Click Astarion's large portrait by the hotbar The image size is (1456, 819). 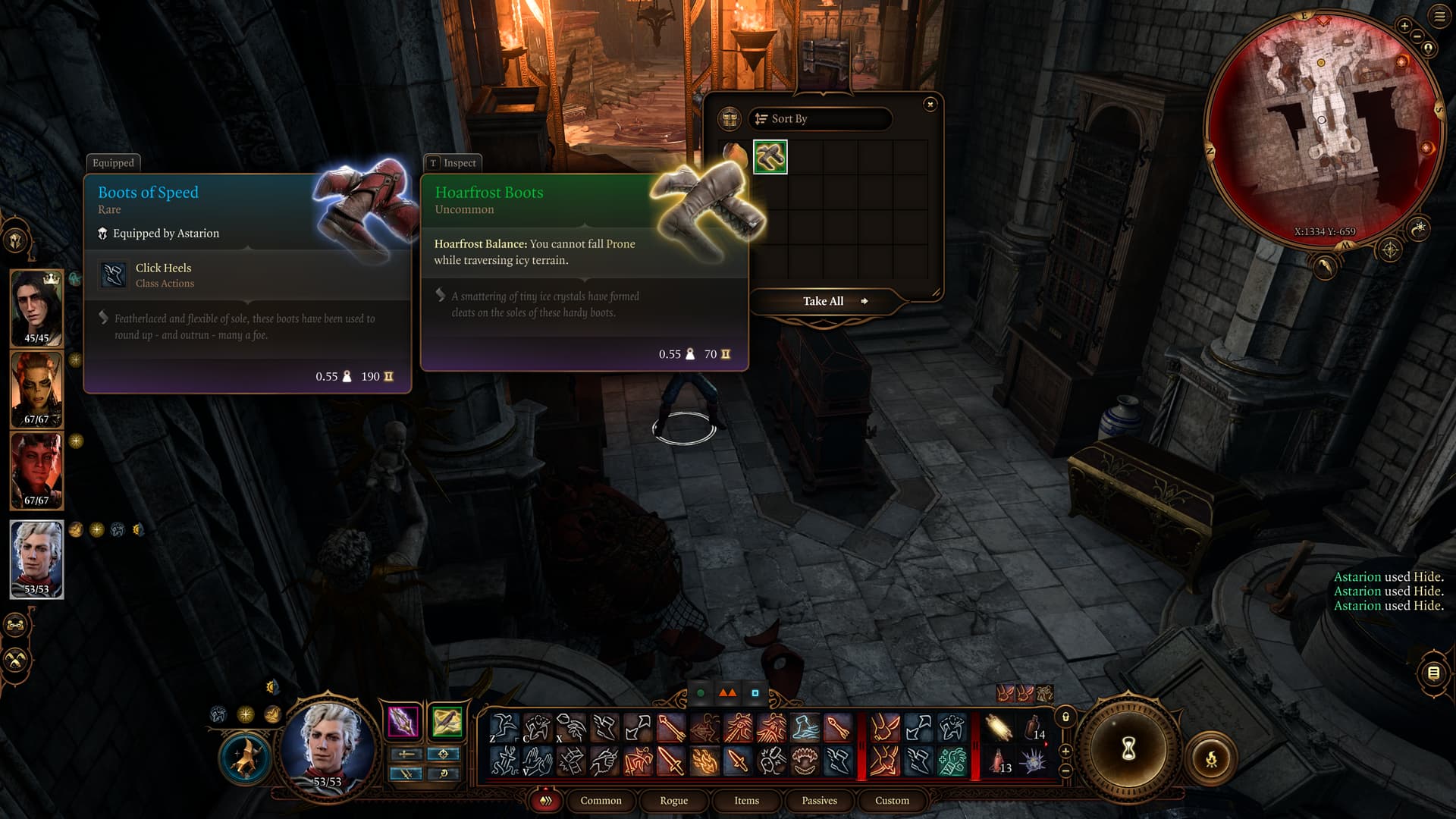(x=328, y=745)
